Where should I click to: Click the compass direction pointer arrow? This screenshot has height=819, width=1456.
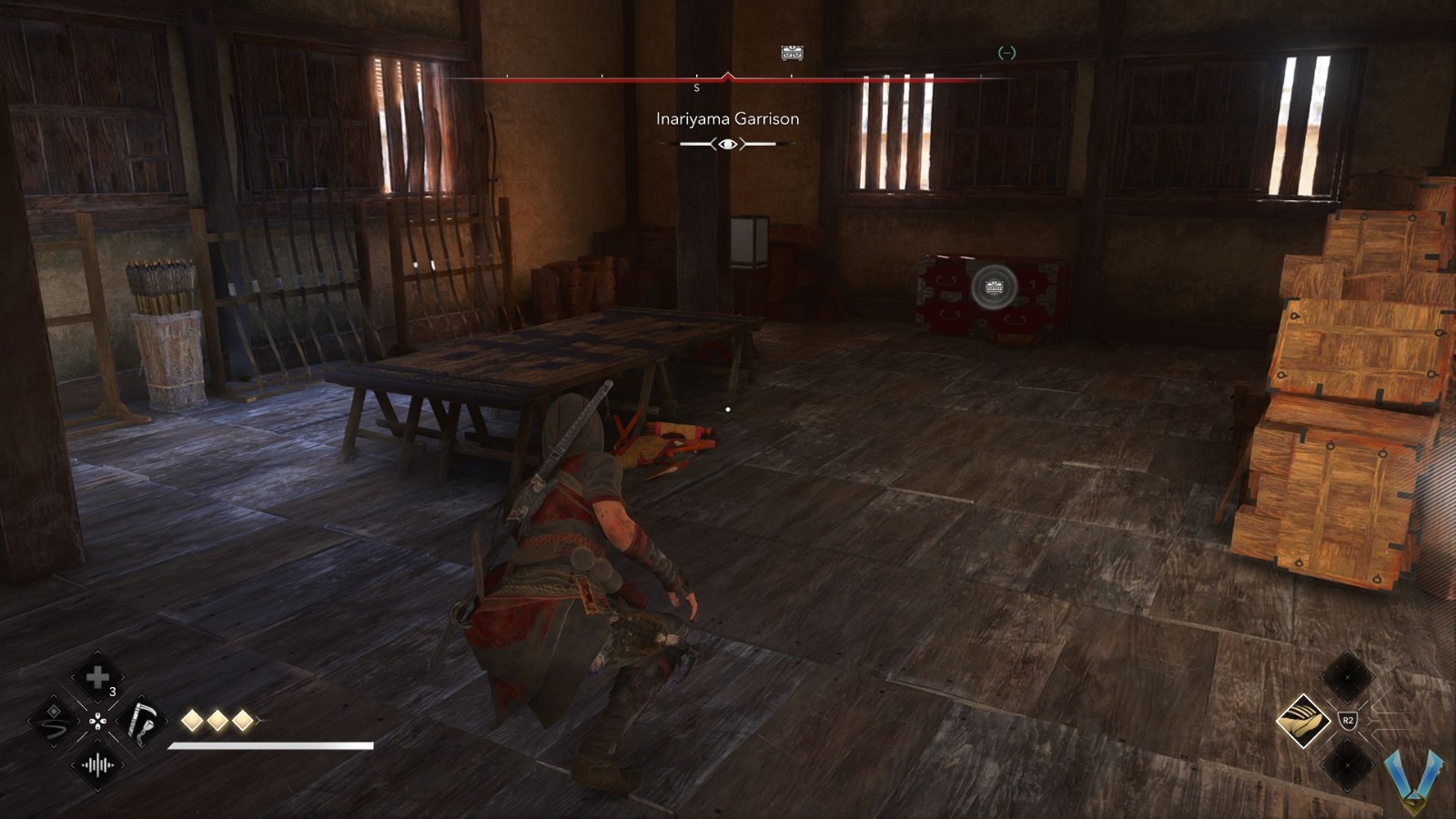coord(728,73)
